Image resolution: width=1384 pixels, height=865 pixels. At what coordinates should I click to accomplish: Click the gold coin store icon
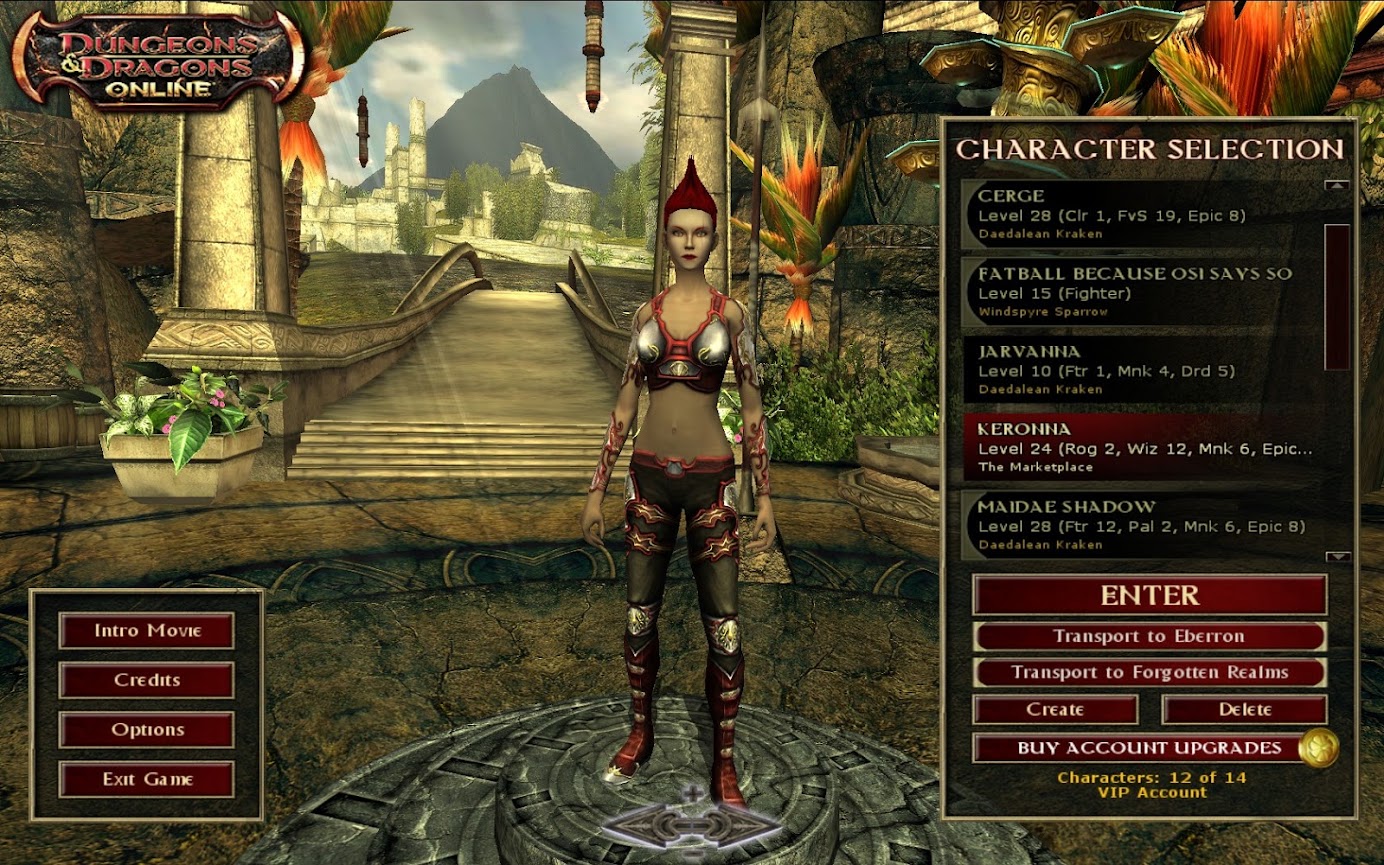[x=1318, y=748]
